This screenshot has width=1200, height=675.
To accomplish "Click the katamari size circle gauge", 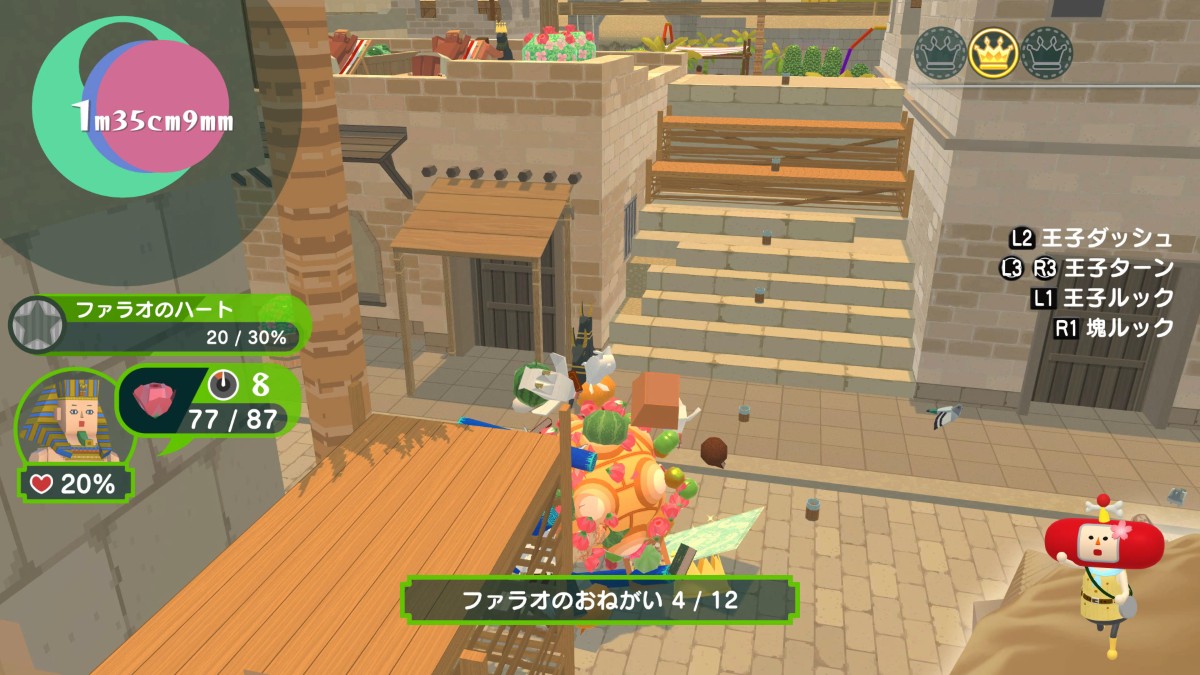I will (140, 108).
